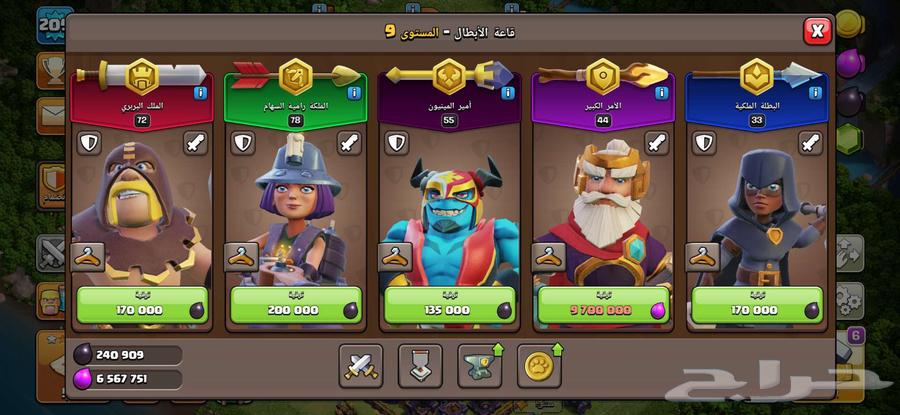Show info for the Archer Queen
The width and height of the screenshot is (900, 415).
pyautogui.click(x=354, y=93)
